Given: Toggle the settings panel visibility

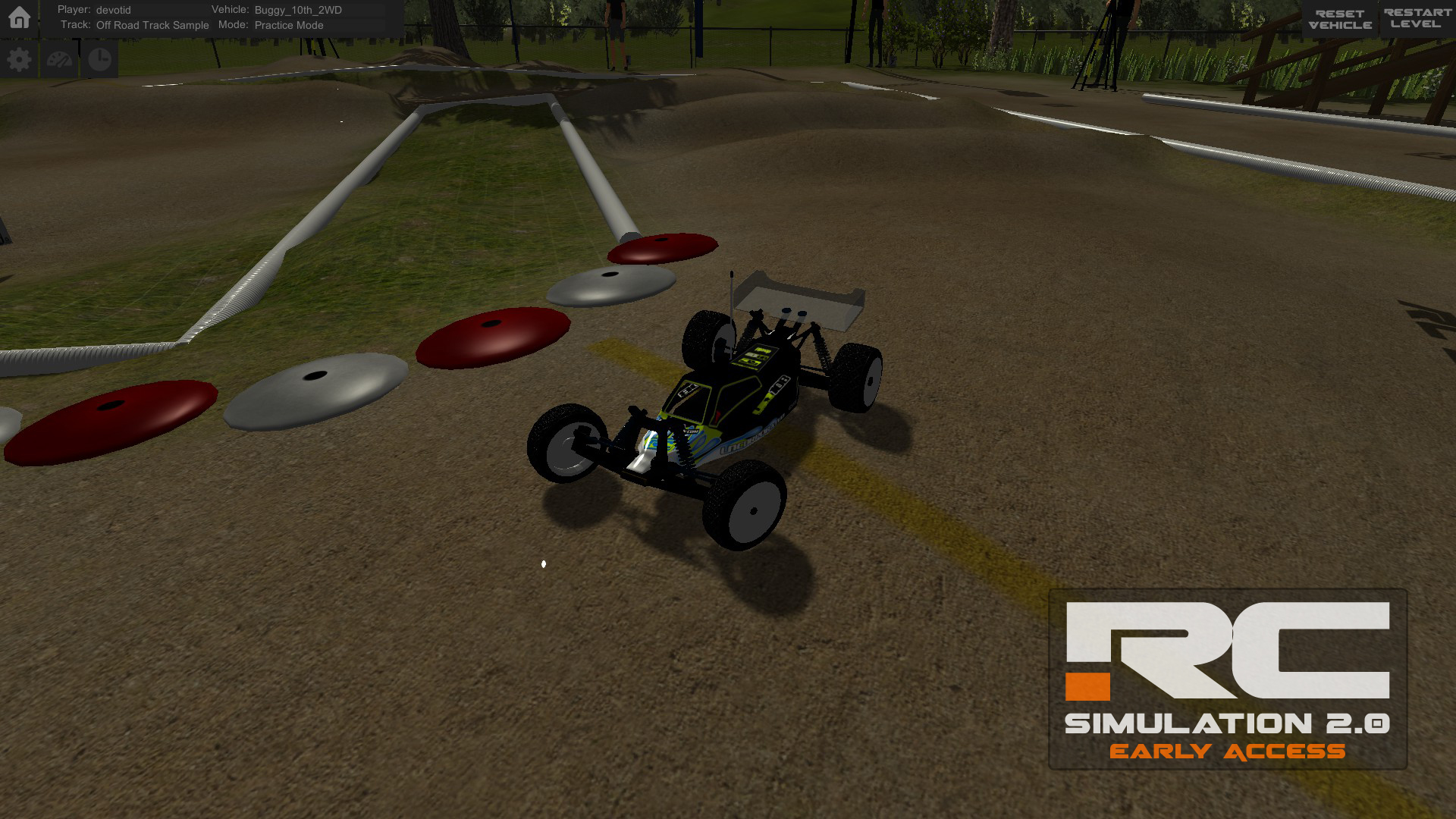Looking at the screenshot, I should 19,58.
